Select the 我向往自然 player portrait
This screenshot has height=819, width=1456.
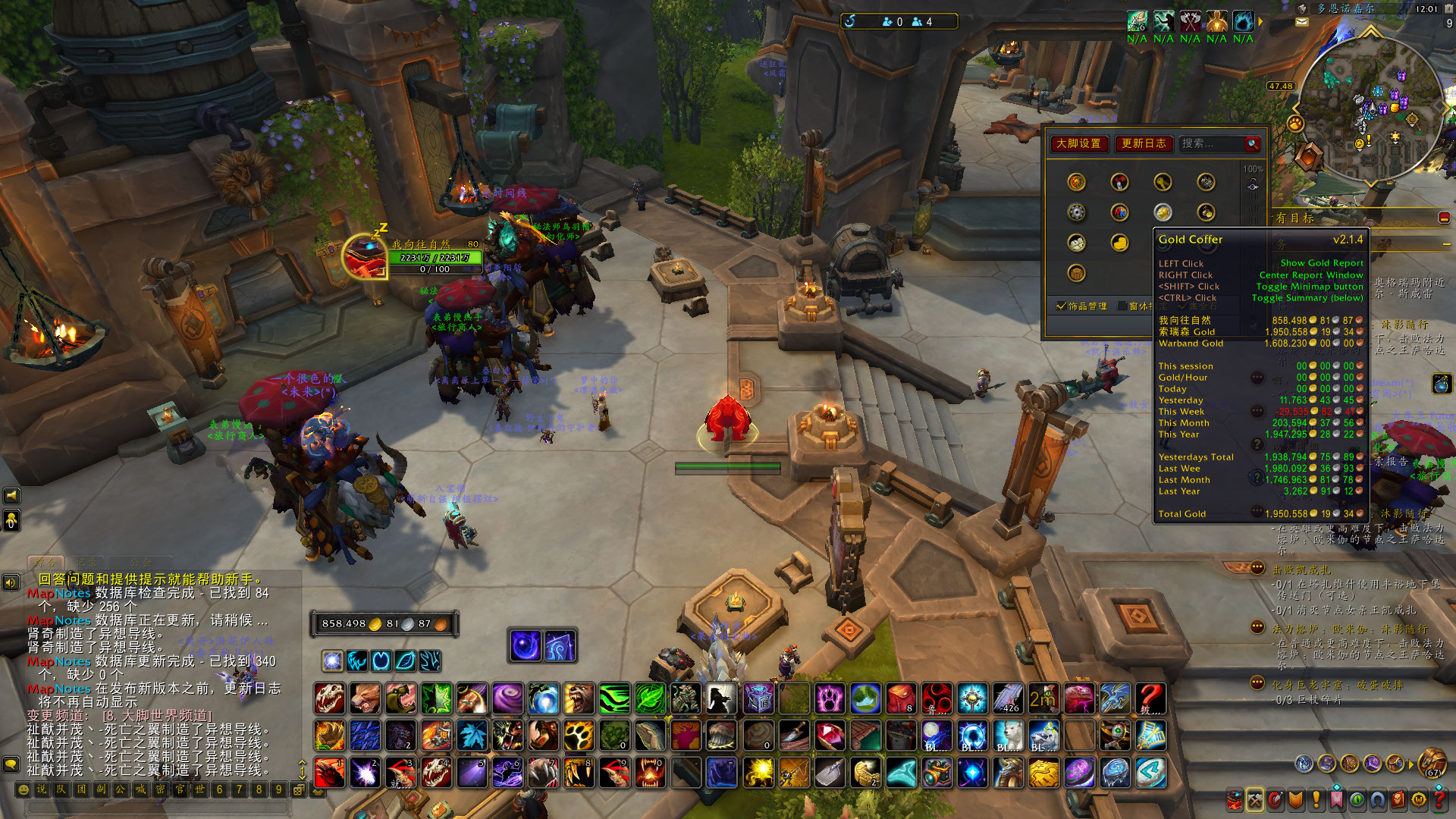click(x=365, y=256)
